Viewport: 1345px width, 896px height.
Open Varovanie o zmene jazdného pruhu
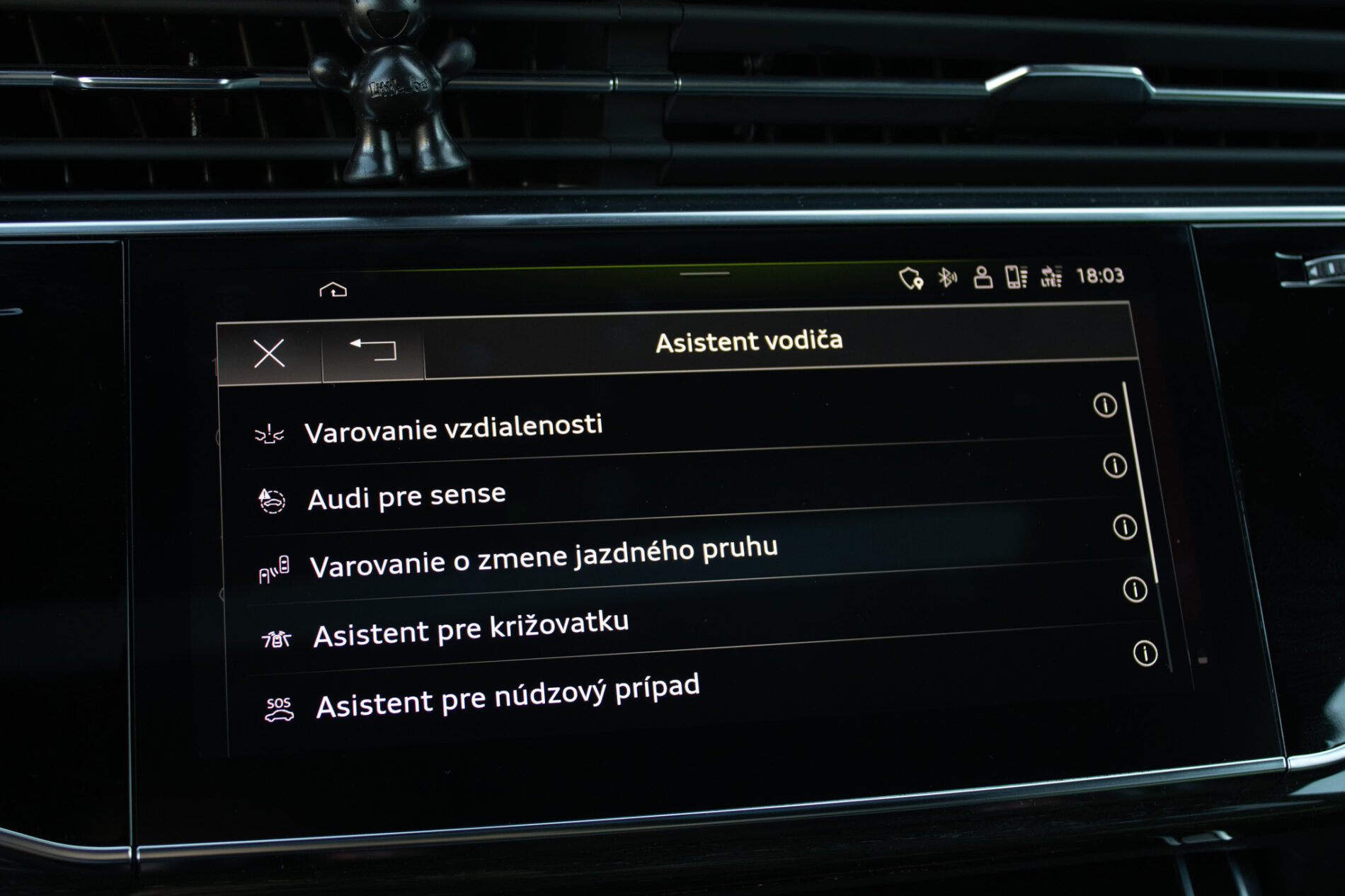pyautogui.click(x=543, y=558)
